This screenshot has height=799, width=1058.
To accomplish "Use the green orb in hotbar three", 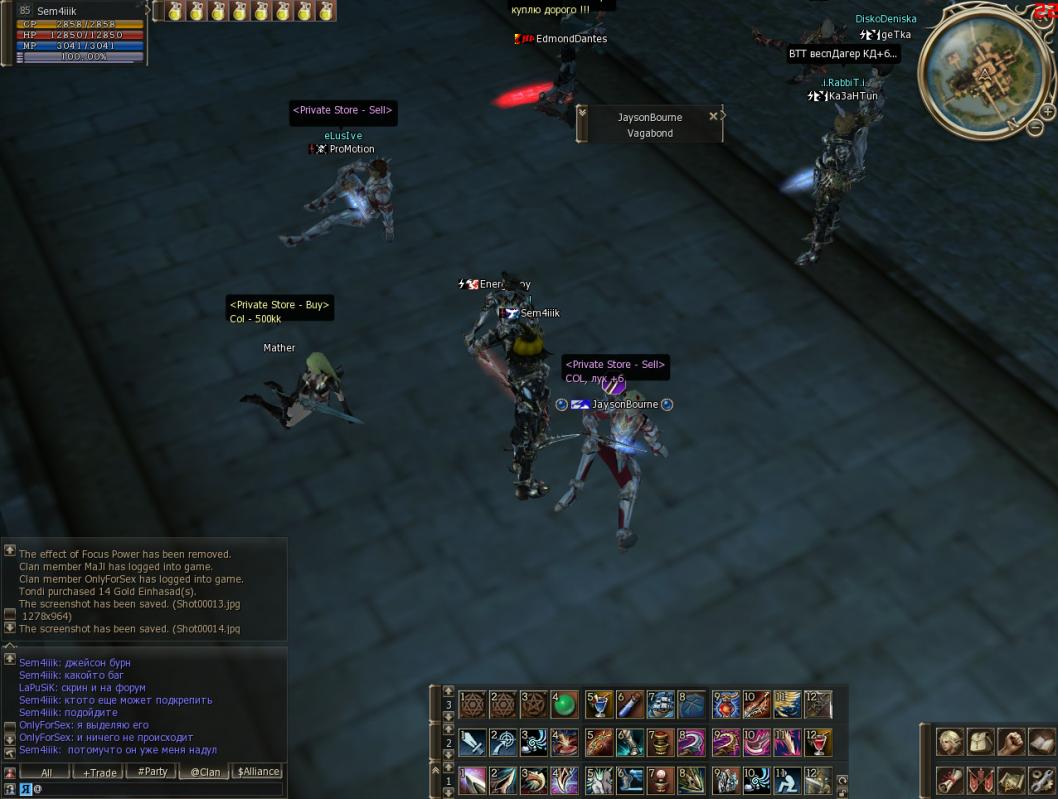I will click(x=565, y=705).
